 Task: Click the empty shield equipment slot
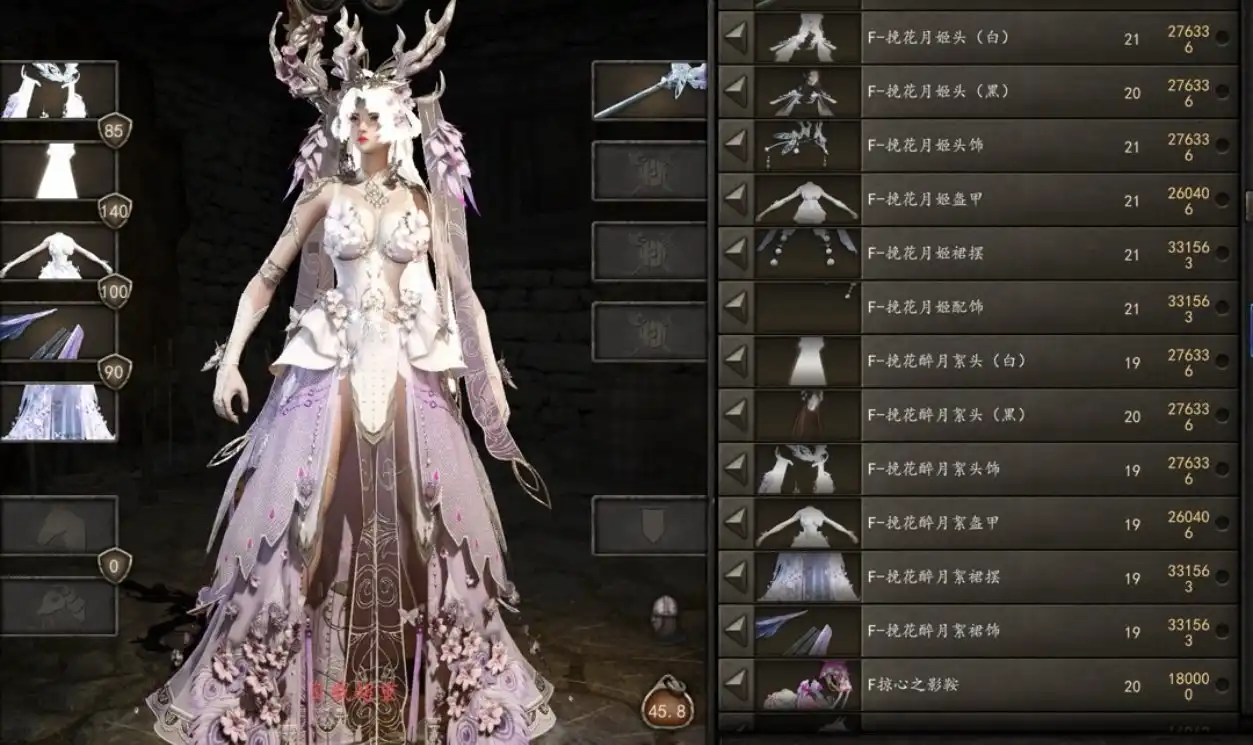coord(649,526)
